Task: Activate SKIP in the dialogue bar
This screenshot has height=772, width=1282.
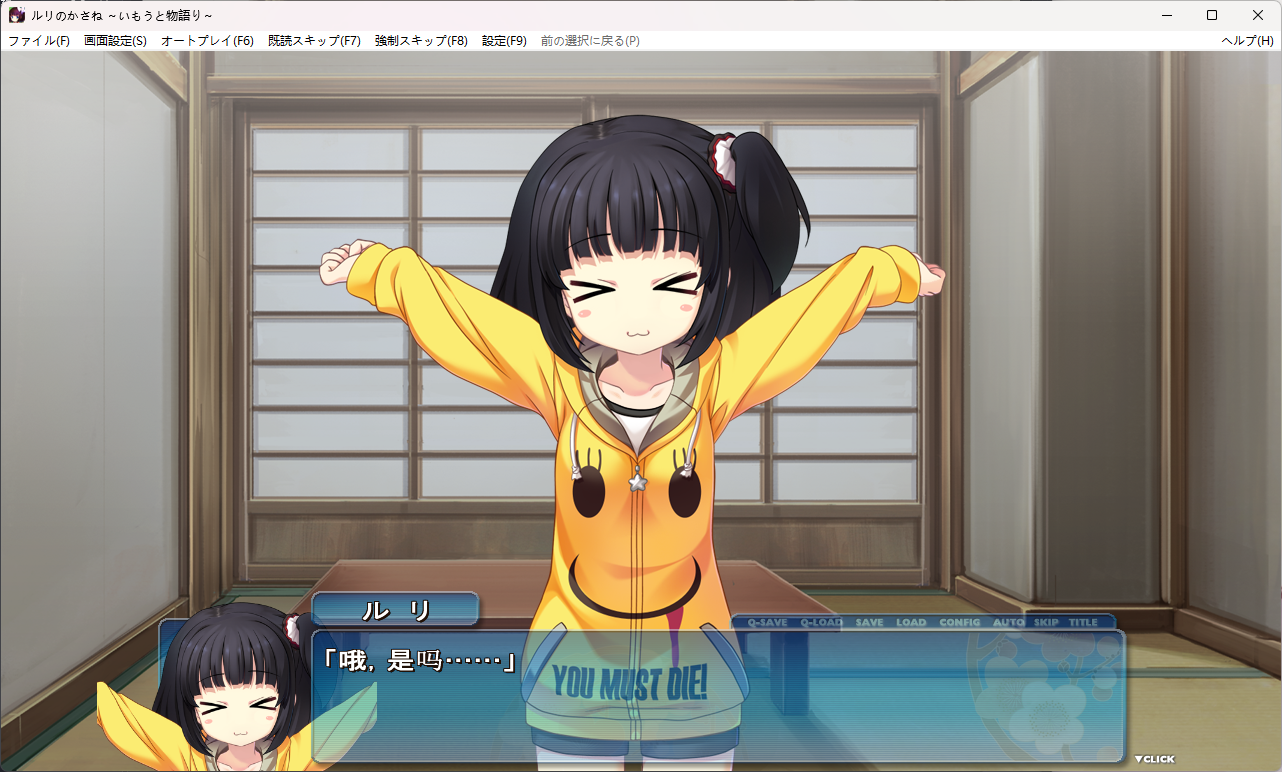Action: pos(1046,622)
